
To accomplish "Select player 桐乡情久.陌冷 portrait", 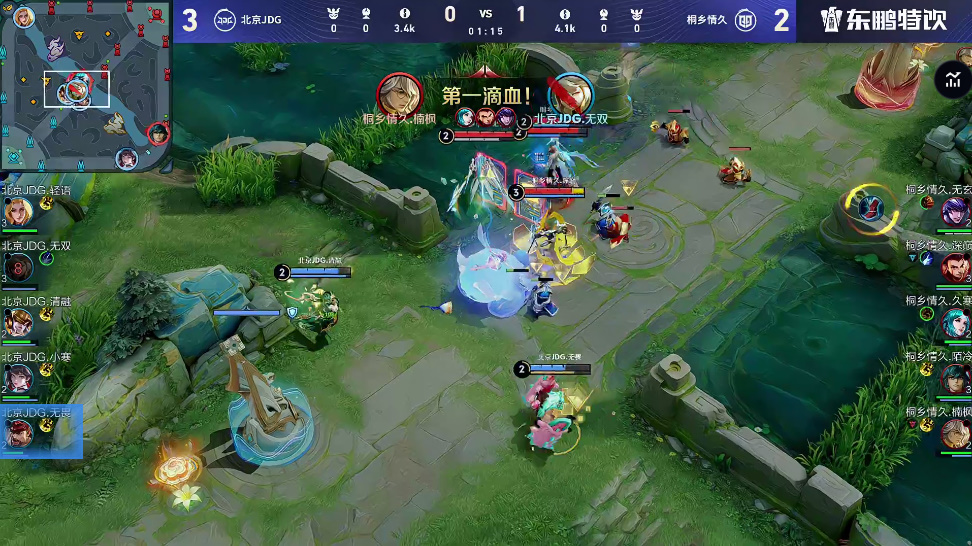I will pyautogui.click(x=955, y=378).
